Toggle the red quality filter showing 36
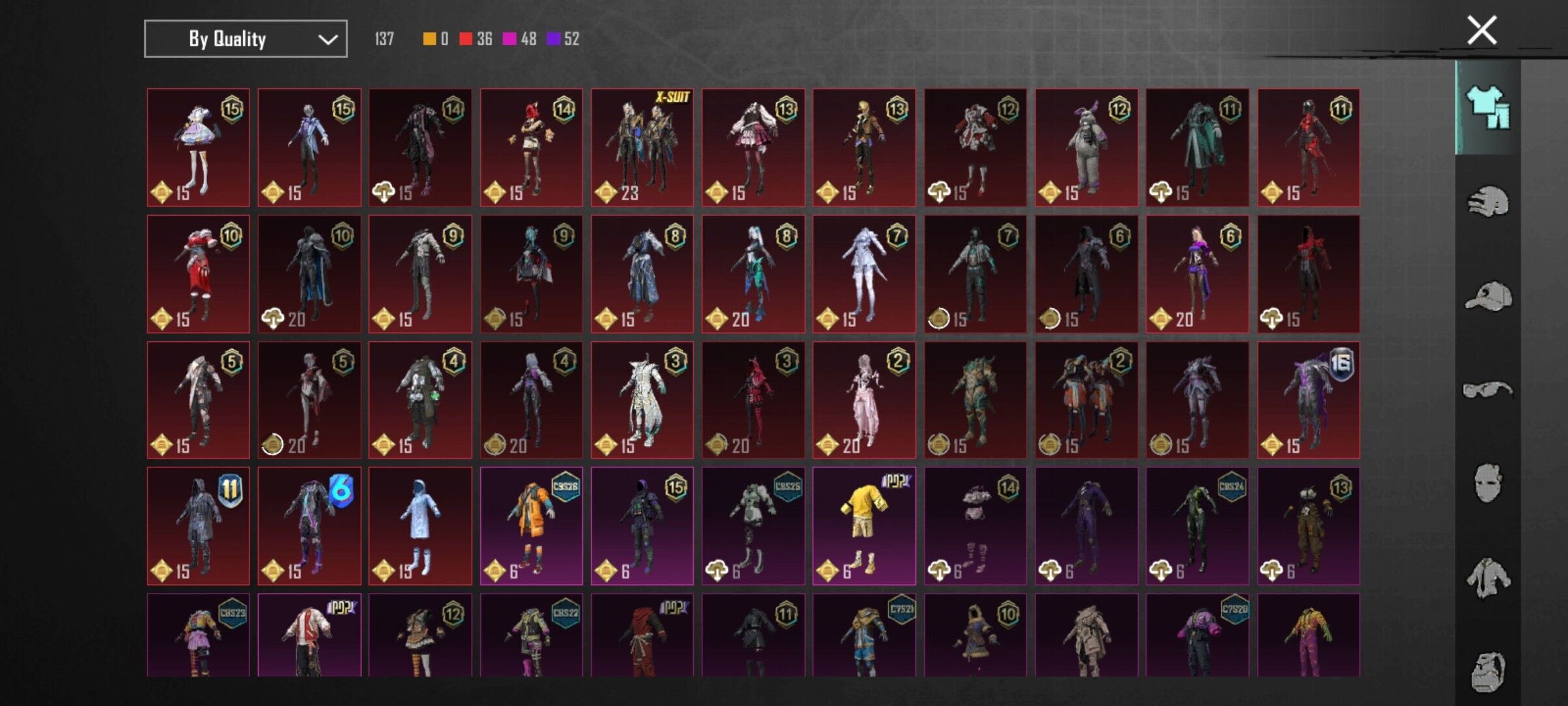This screenshot has width=1568, height=706. pos(470,39)
